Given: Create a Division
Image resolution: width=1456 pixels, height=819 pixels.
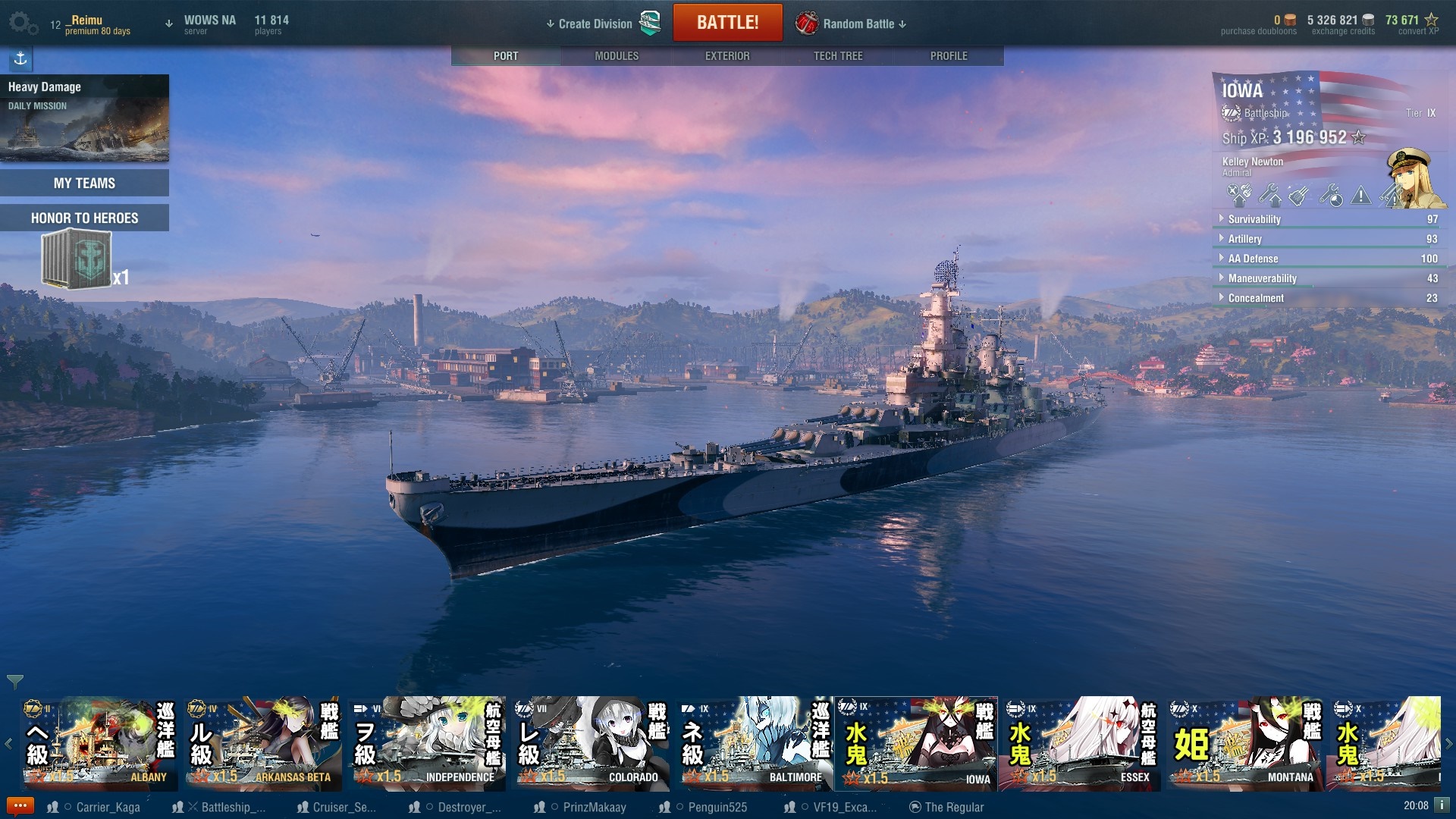Looking at the screenshot, I should point(595,24).
